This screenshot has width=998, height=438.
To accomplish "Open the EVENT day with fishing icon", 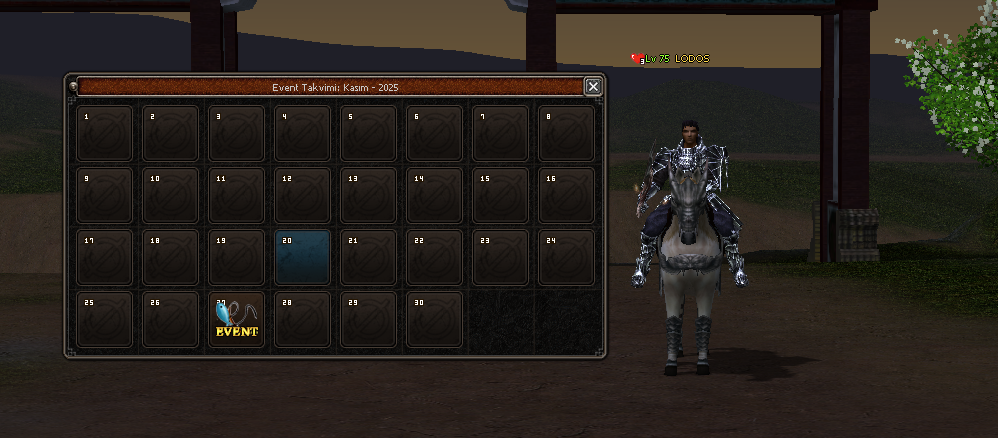I will 237,319.
